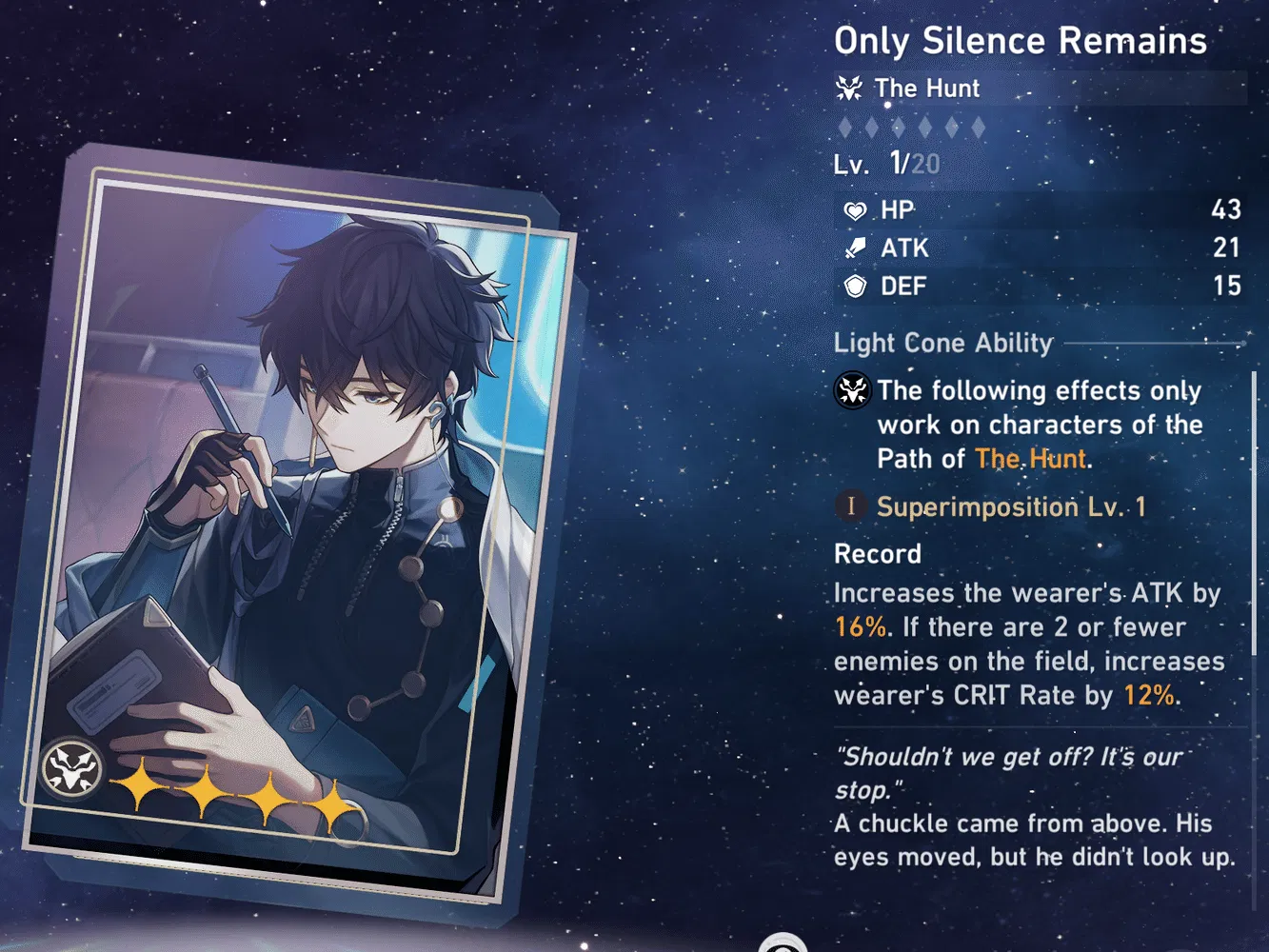Collapse the Record section header
This screenshot has width=1269, height=952.
pyautogui.click(x=877, y=554)
